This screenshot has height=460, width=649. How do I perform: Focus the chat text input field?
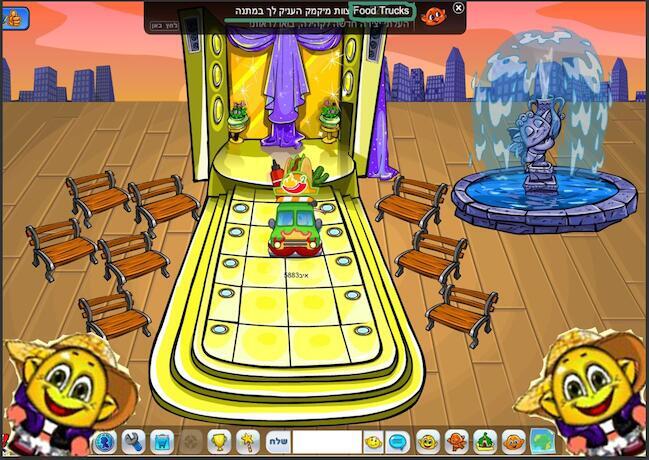click(x=326, y=441)
